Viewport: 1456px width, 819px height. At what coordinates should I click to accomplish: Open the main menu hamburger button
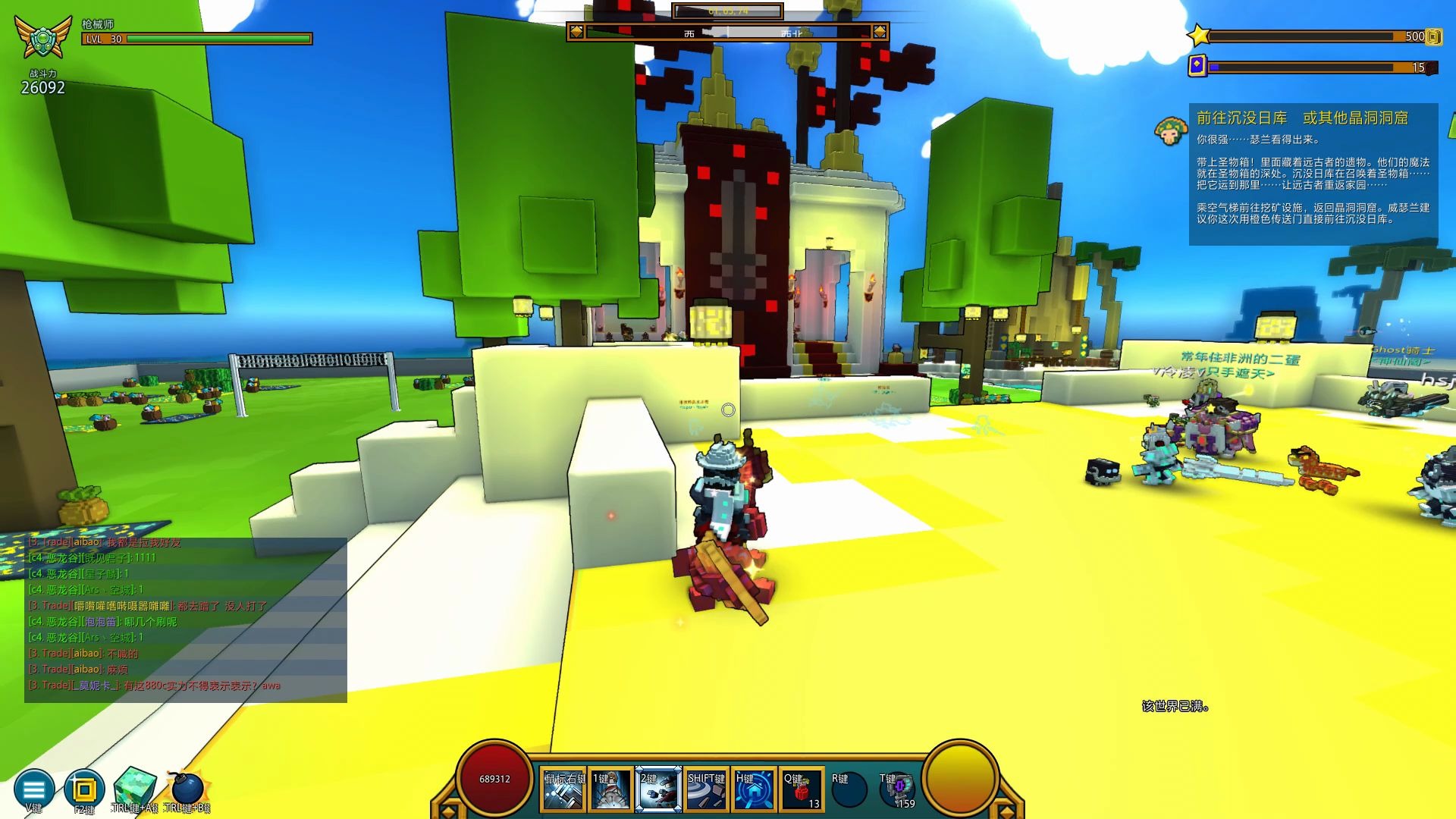[x=34, y=789]
